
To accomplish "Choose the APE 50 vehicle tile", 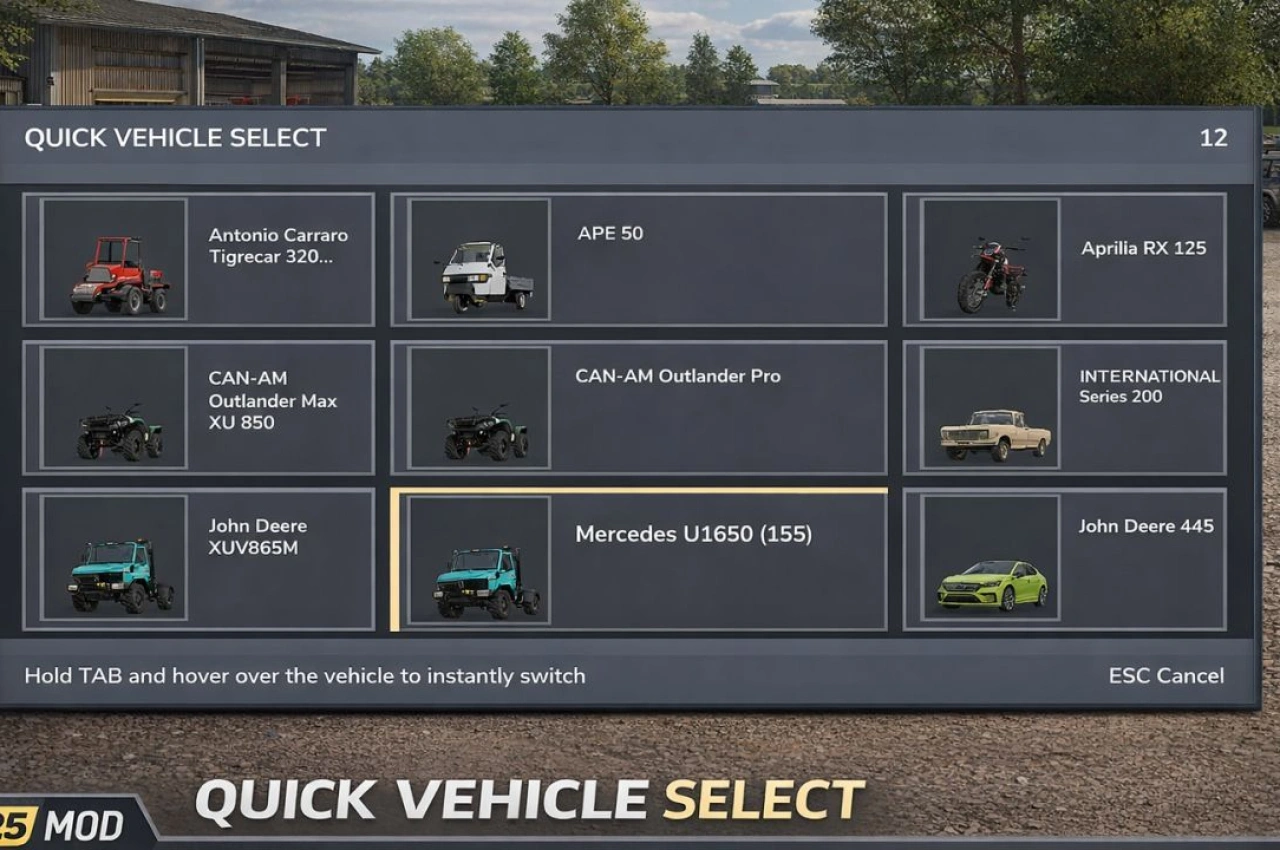I will click(x=638, y=259).
